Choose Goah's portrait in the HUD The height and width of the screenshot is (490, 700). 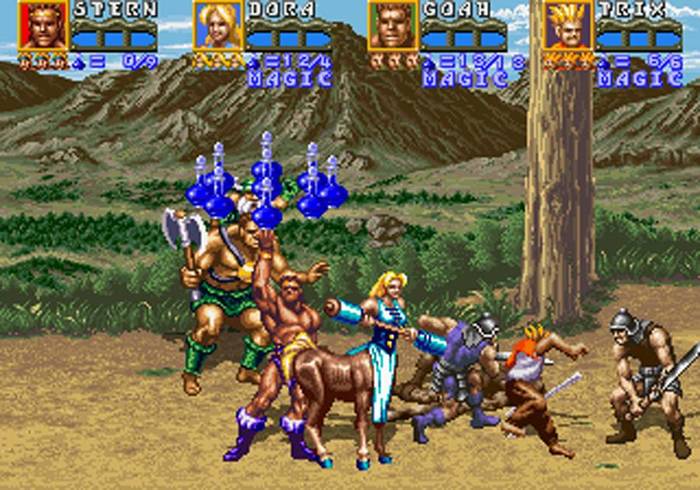point(393,26)
